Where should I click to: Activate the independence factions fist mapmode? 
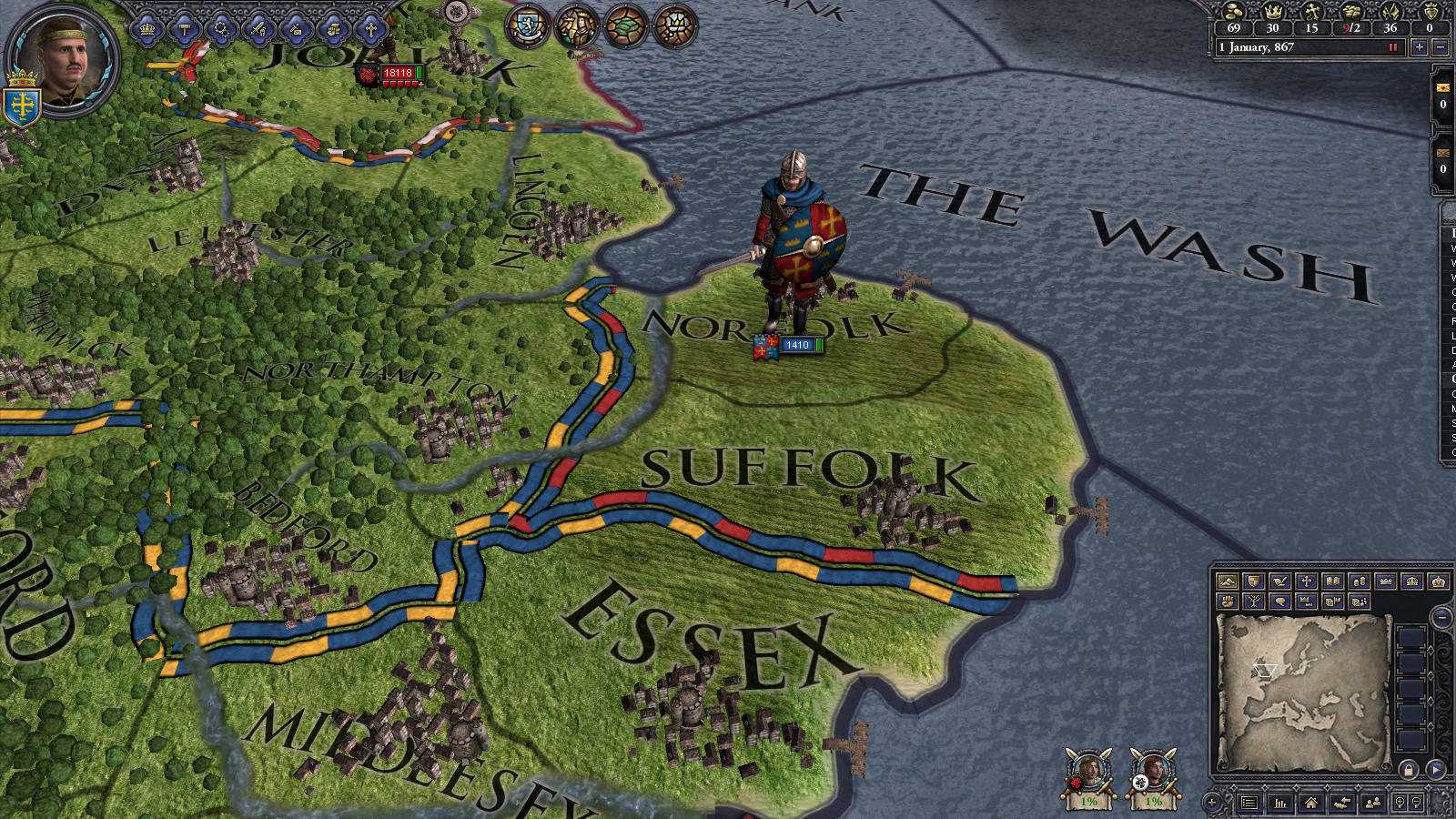click(x=1227, y=602)
